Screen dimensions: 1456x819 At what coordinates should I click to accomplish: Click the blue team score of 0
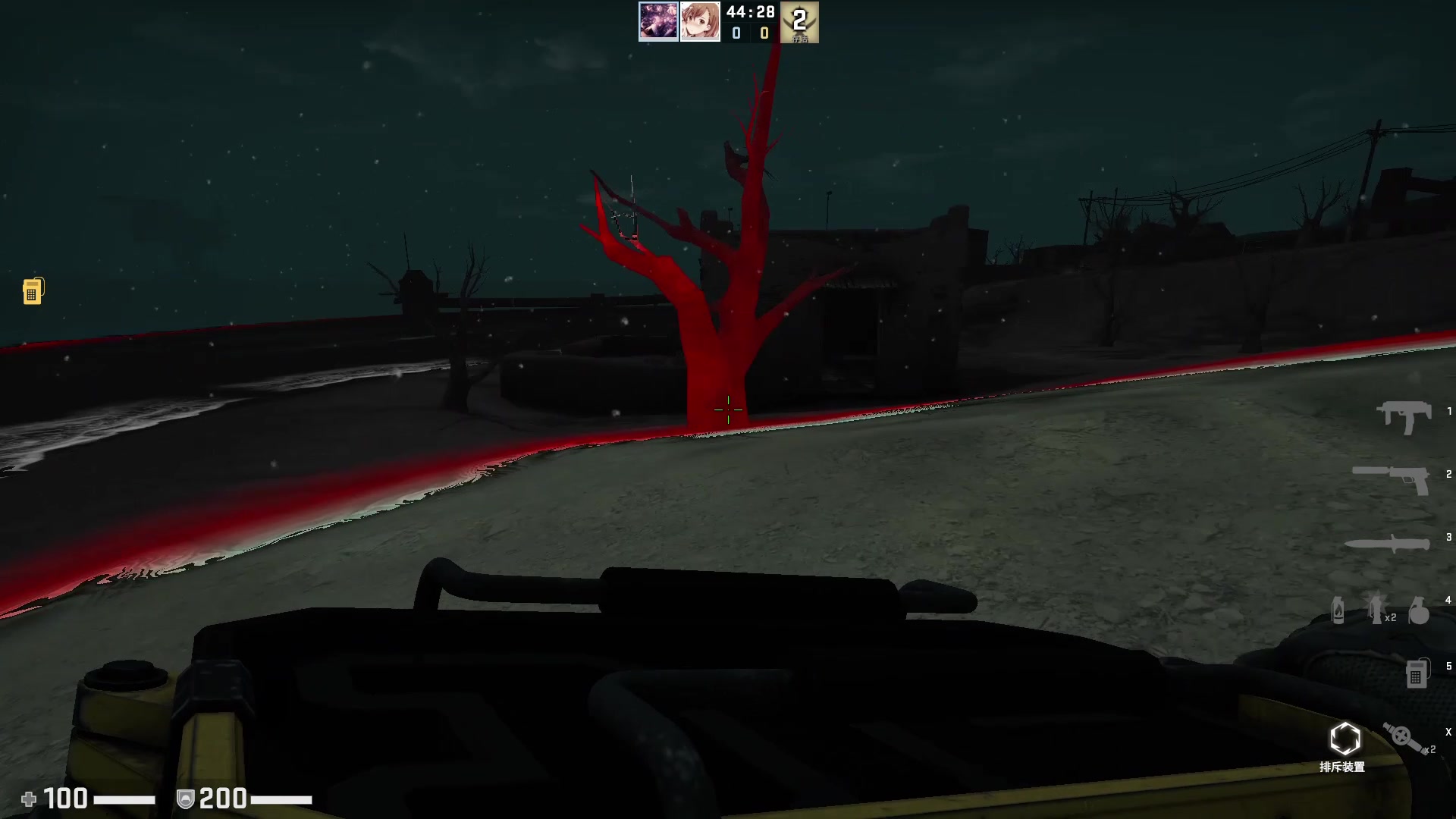coord(736,33)
